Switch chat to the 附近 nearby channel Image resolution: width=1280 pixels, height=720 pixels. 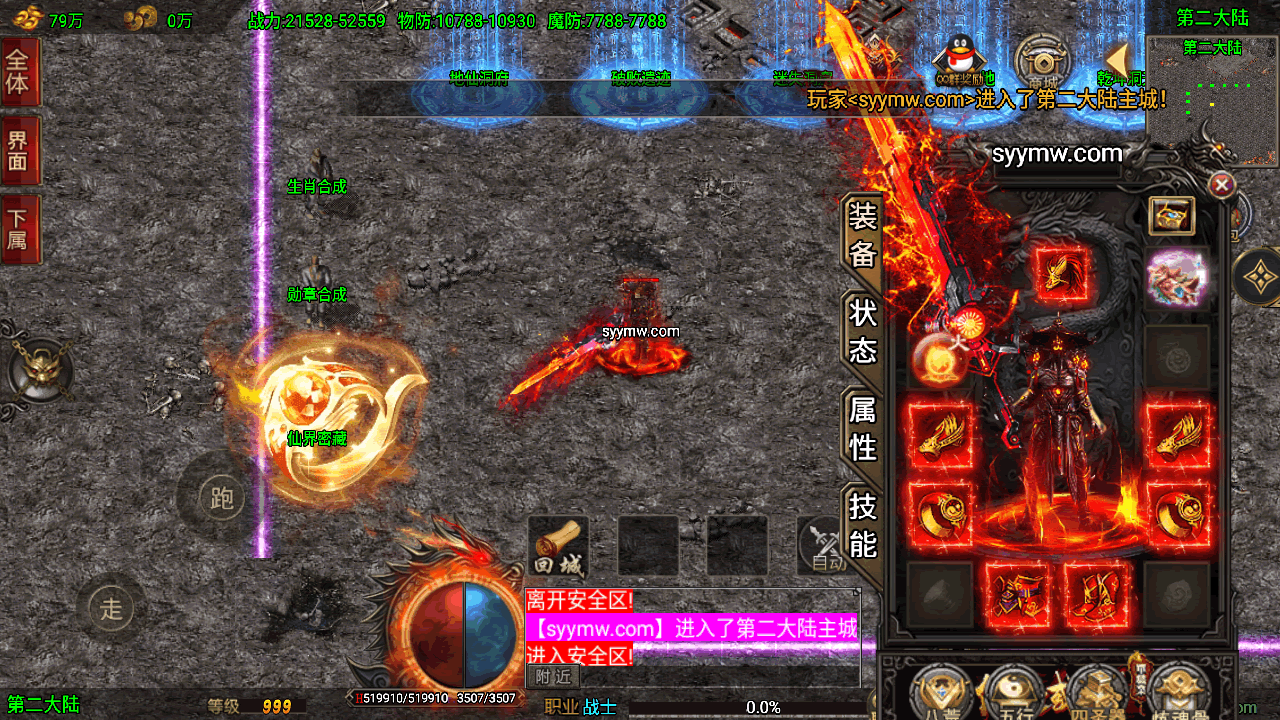[x=552, y=677]
